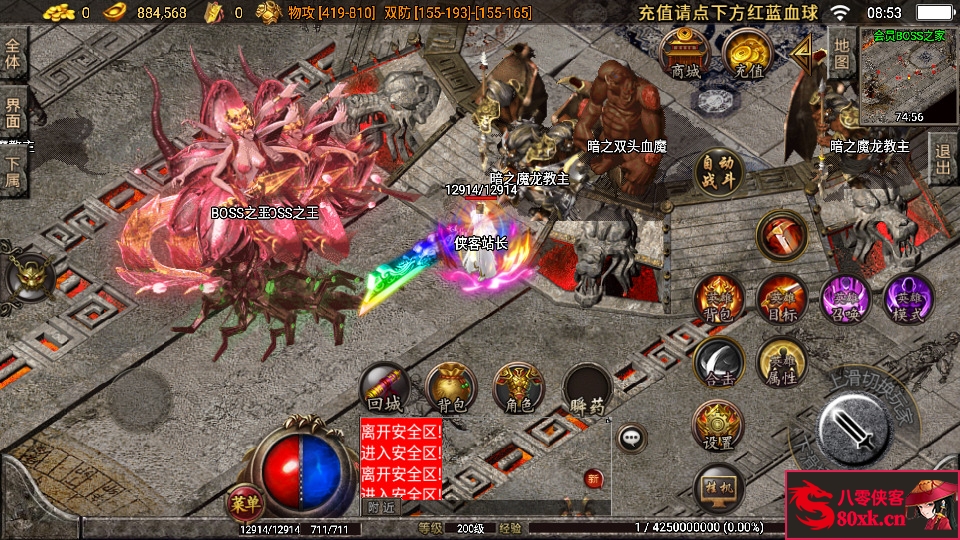960x540 pixels.
Task: Toggle the 挂机 idle mode button
Action: click(719, 488)
